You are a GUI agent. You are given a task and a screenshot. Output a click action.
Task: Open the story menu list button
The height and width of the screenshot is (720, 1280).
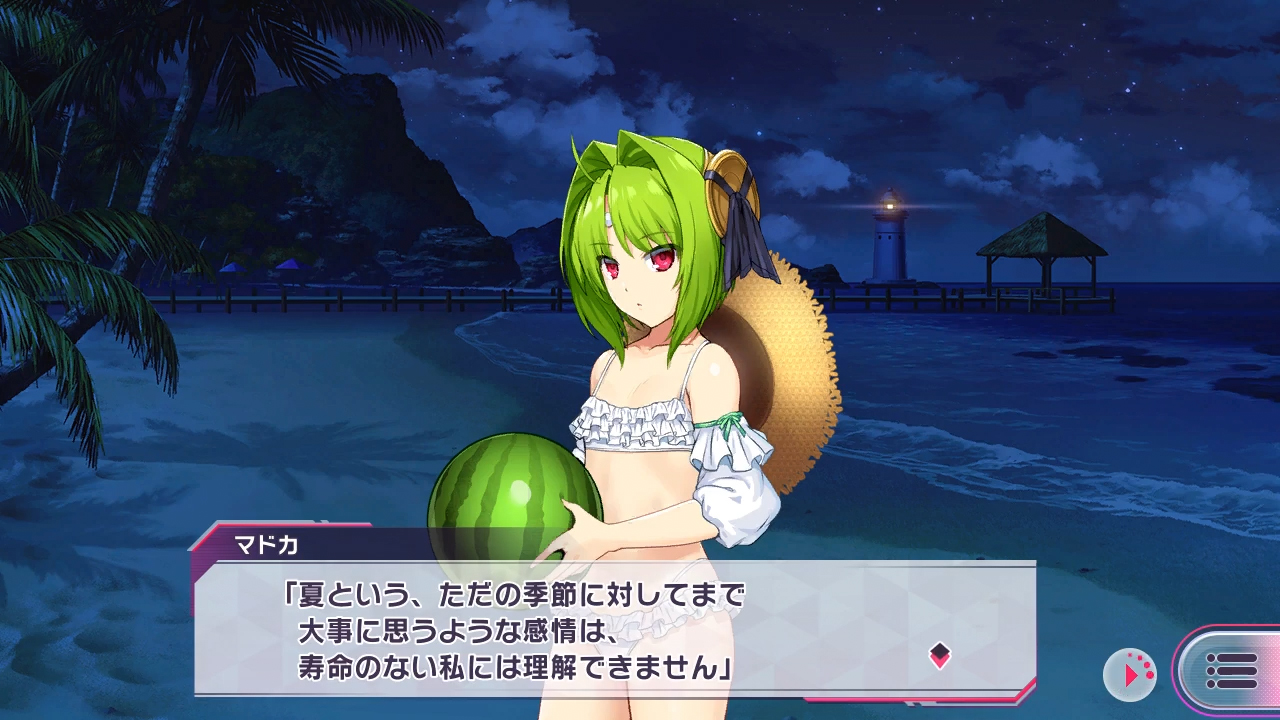pyautogui.click(x=1230, y=670)
